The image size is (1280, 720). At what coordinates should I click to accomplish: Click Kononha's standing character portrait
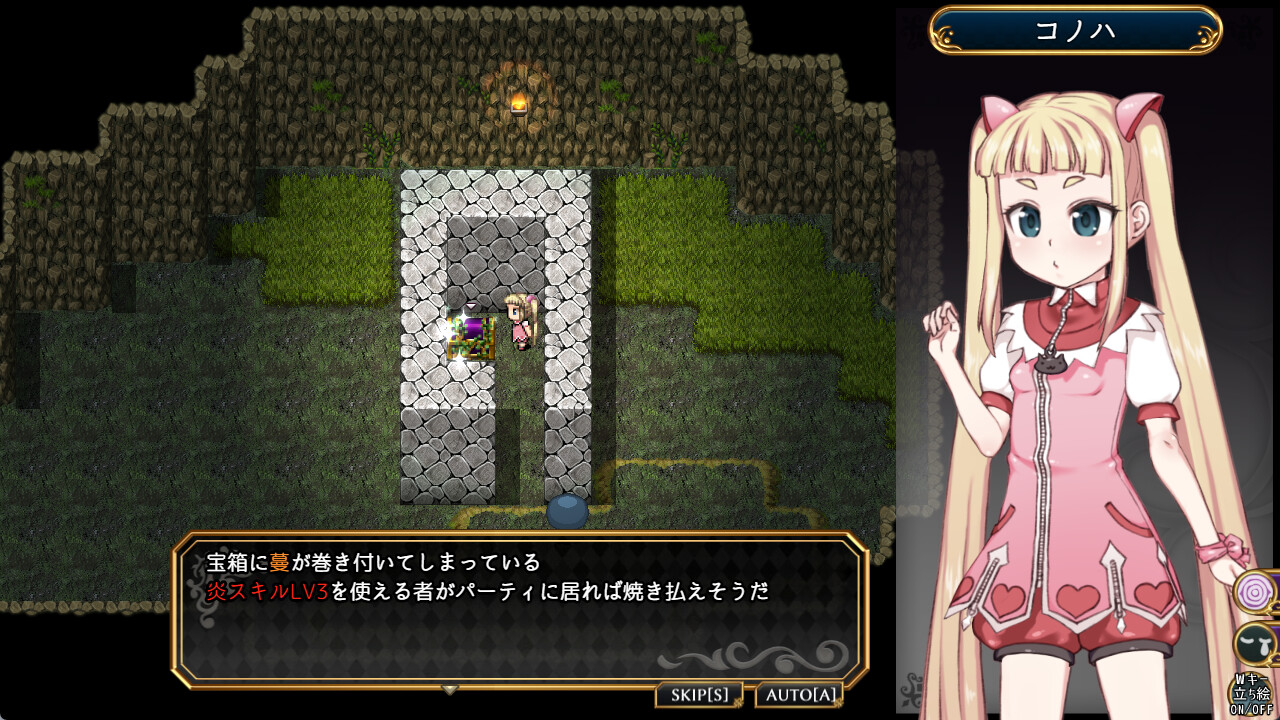point(1060,350)
